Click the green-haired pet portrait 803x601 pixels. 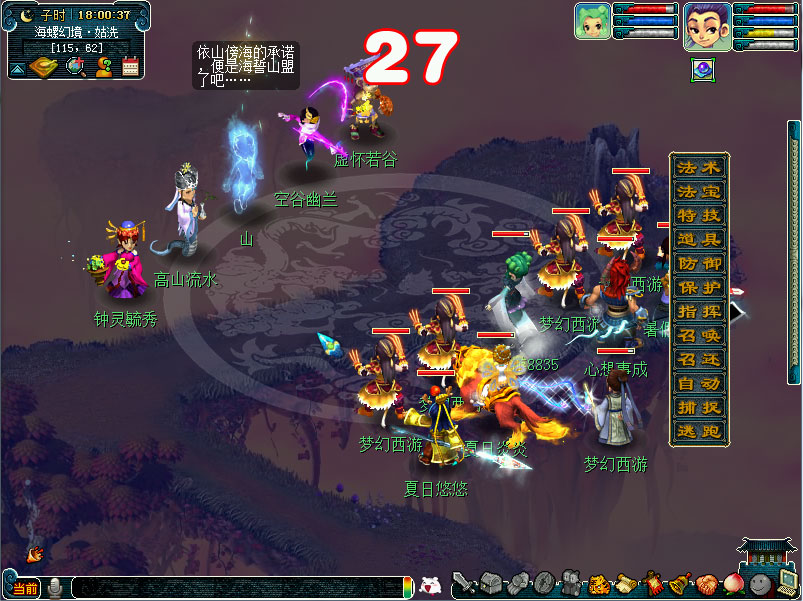[x=592, y=21]
